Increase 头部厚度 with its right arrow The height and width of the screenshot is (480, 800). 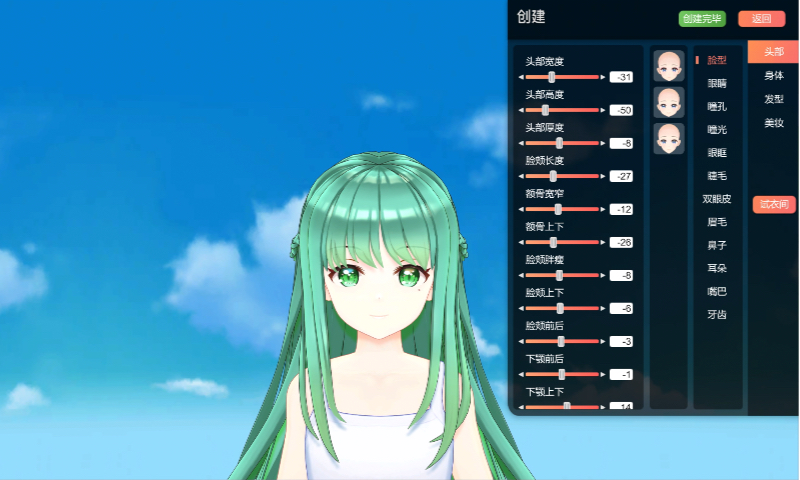(602, 143)
